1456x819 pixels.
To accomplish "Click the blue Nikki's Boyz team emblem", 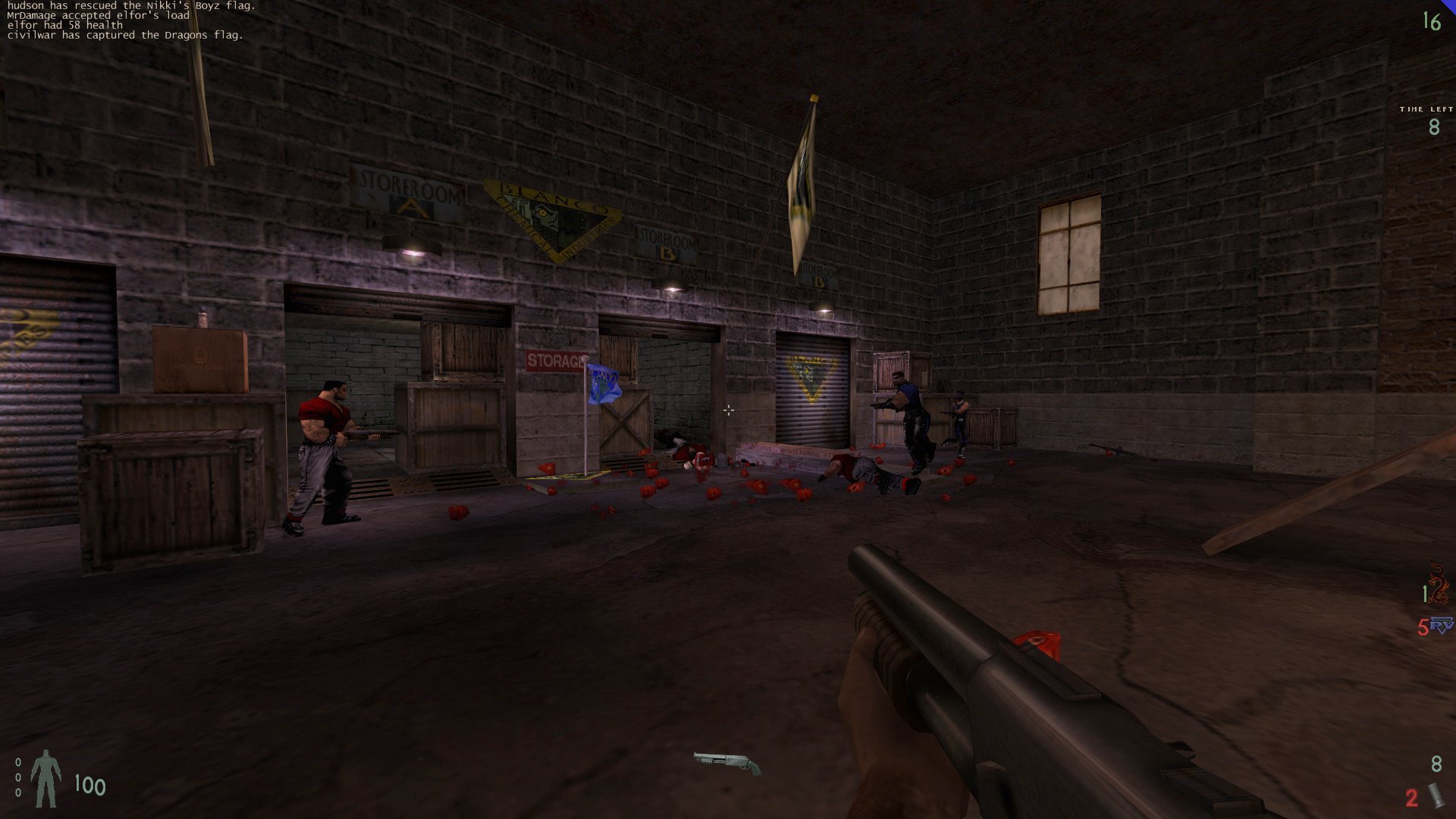I will 1441,626.
